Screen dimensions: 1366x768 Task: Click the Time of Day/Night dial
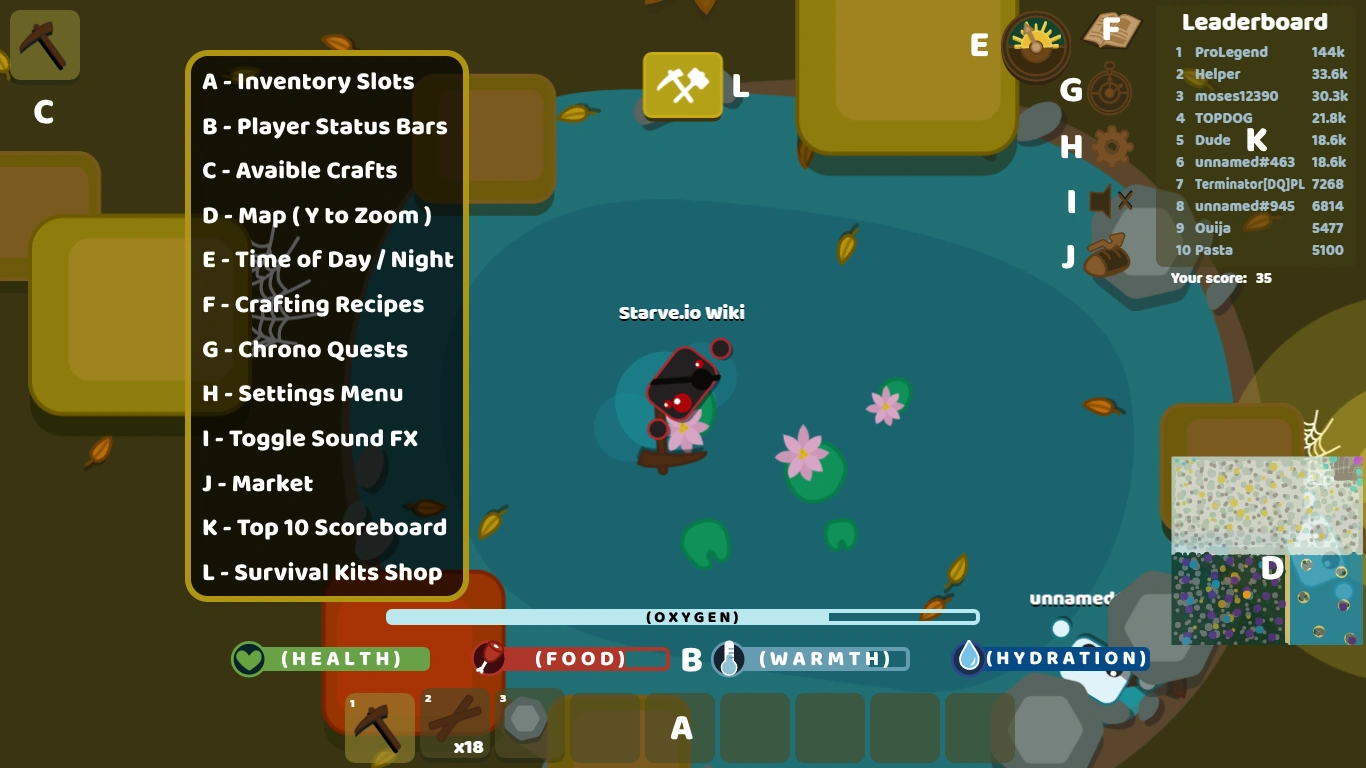1036,46
